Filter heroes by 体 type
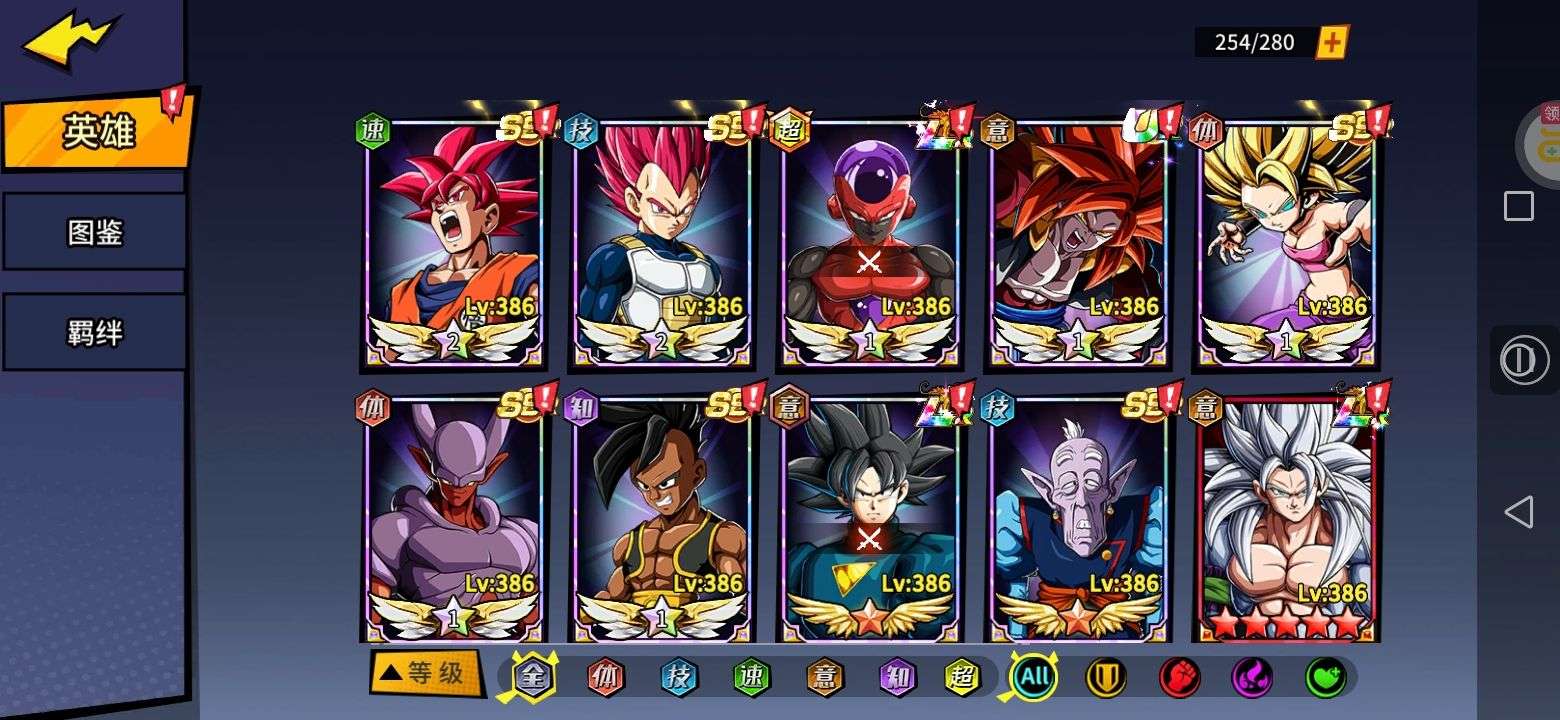 tap(605, 677)
